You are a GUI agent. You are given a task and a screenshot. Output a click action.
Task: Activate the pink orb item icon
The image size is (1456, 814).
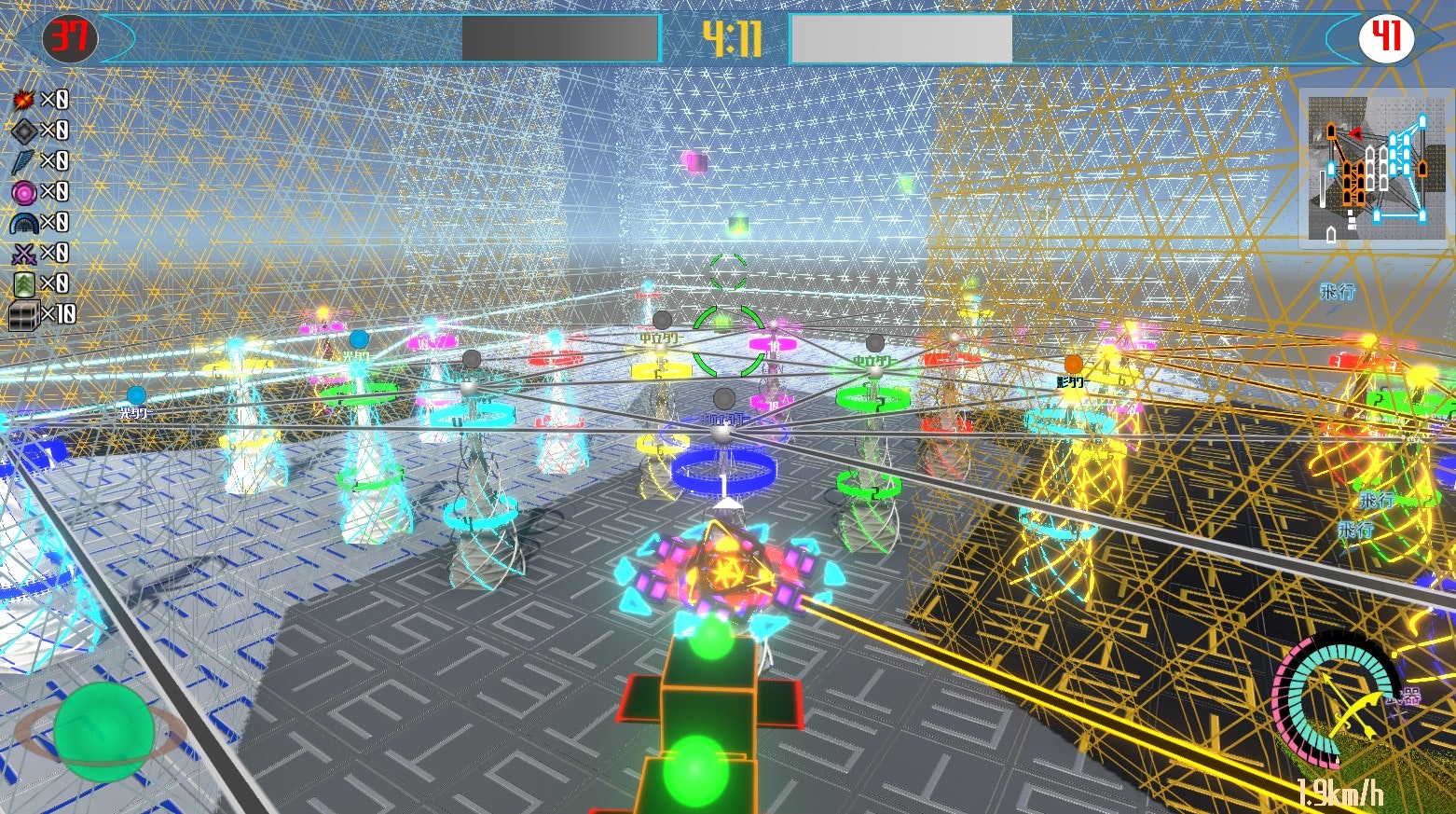(x=23, y=192)
